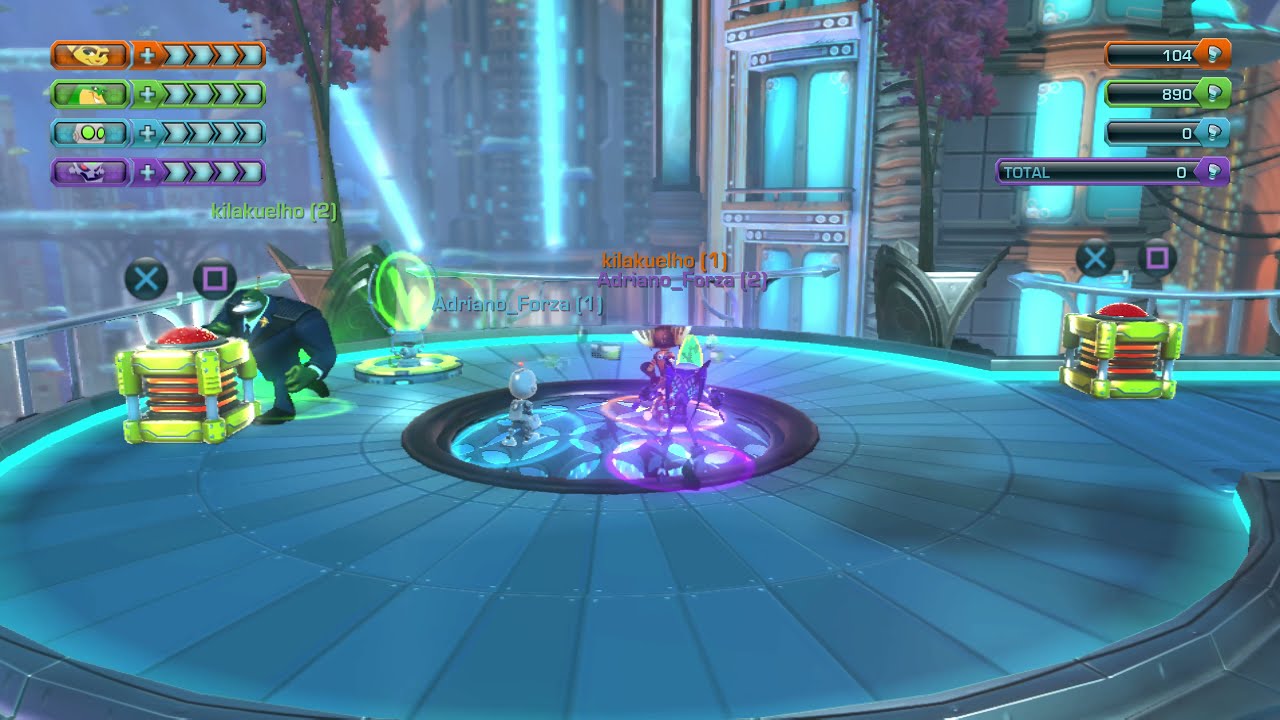1280x720 pixels.
Task: Expand a chevron on Qwark's green upgrade bar
Action: 175,94
